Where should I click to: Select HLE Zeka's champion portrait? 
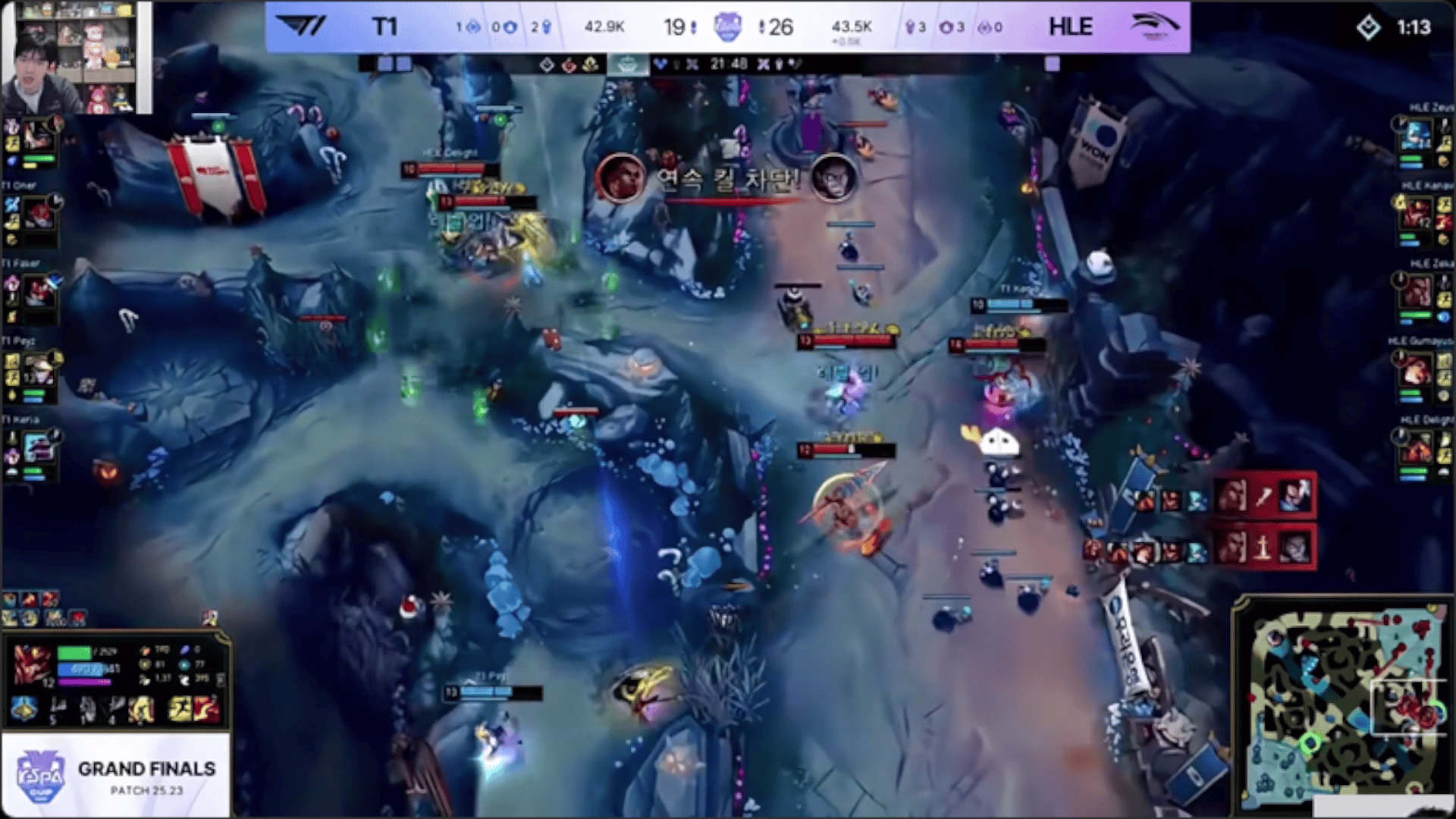tap(1417, 293)
